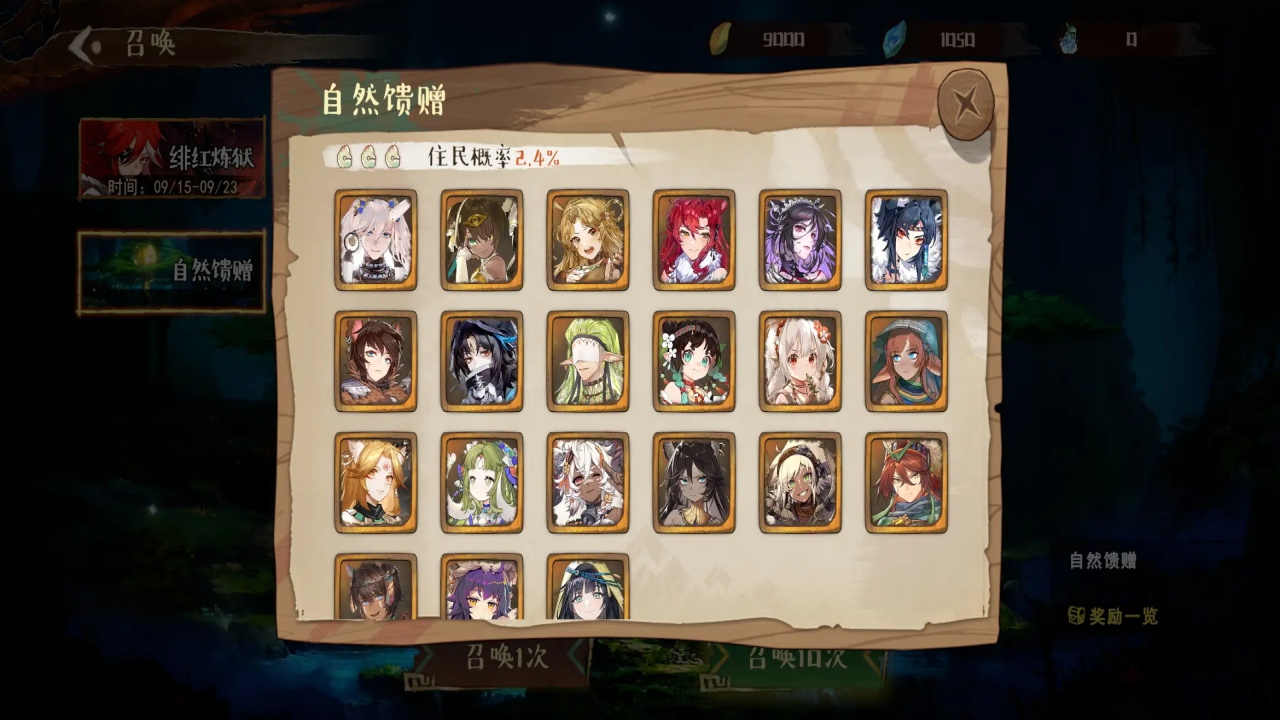The width and height of the screenshot is (1280, 720).
Task: Choose the orange-haired character with forehead mark
Action: tap(376, 482)
